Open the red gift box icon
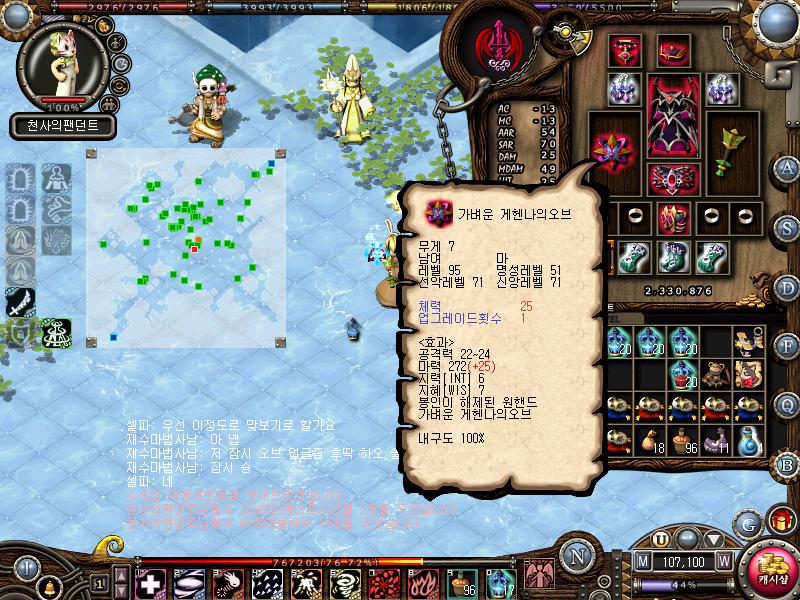800x600 pixels. pyautogui.click(x=777, y=520)
